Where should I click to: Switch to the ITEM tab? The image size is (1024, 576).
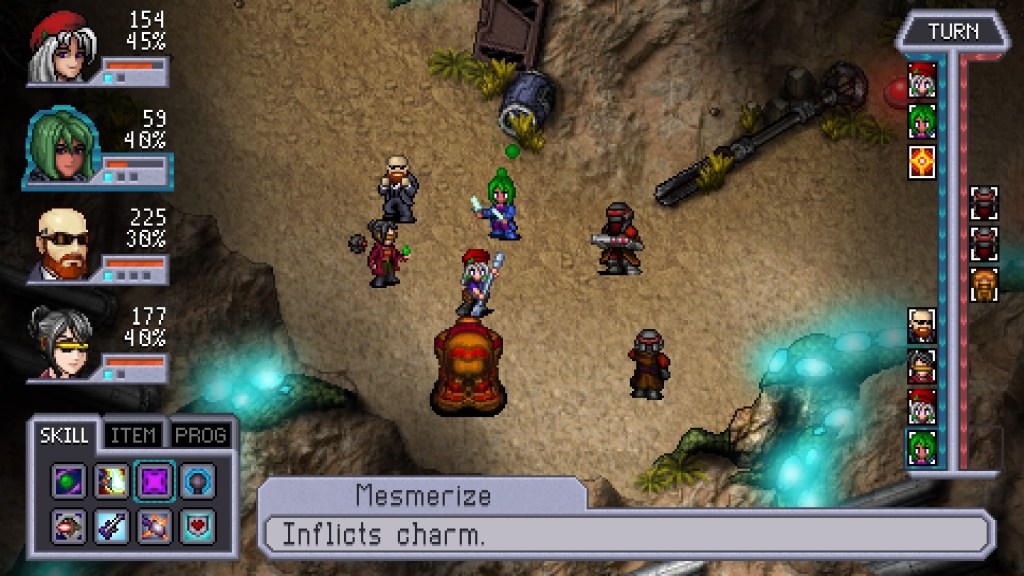[x=133, y=436]
